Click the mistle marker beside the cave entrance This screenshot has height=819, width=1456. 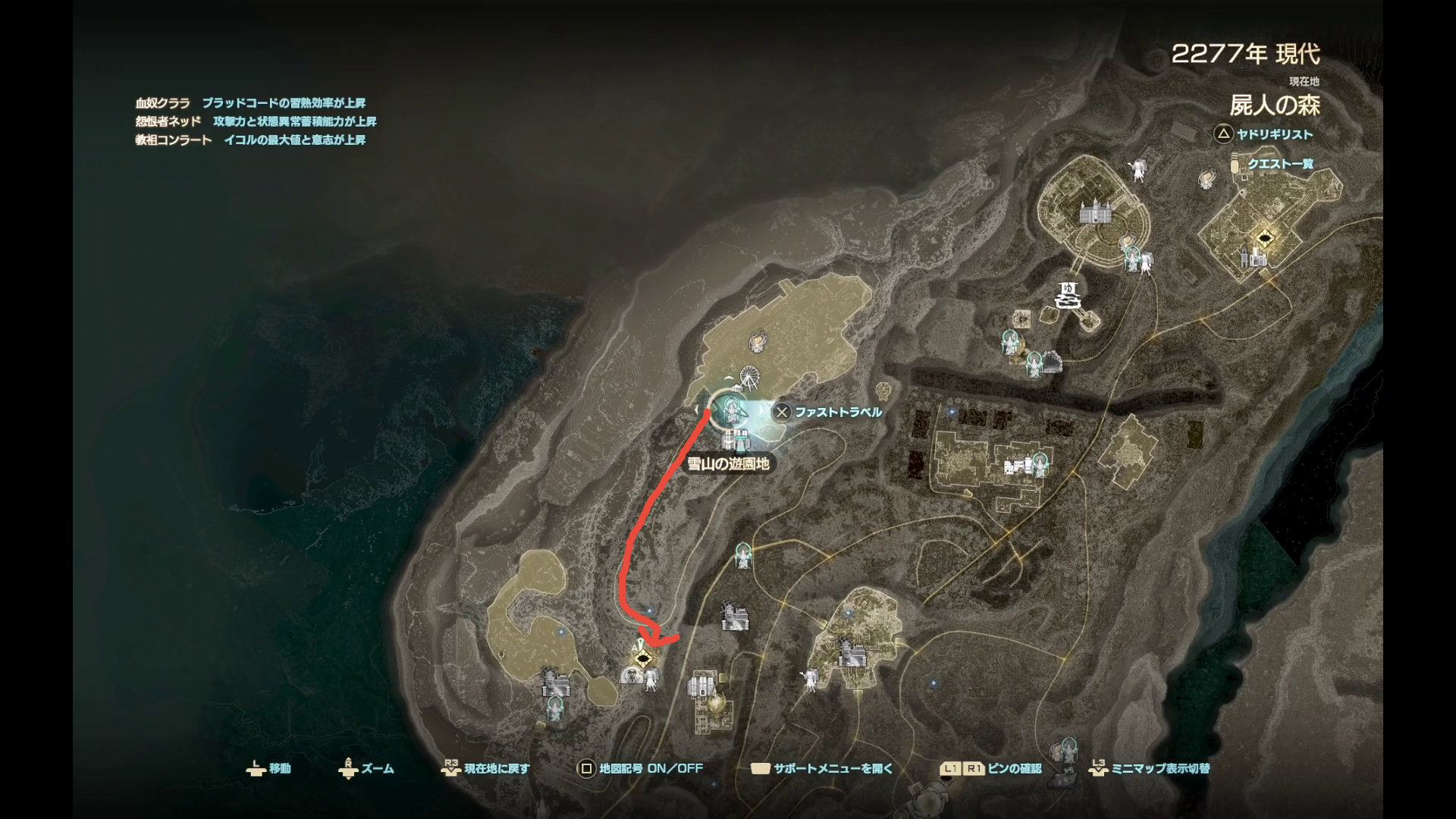tap(1033, 364)
